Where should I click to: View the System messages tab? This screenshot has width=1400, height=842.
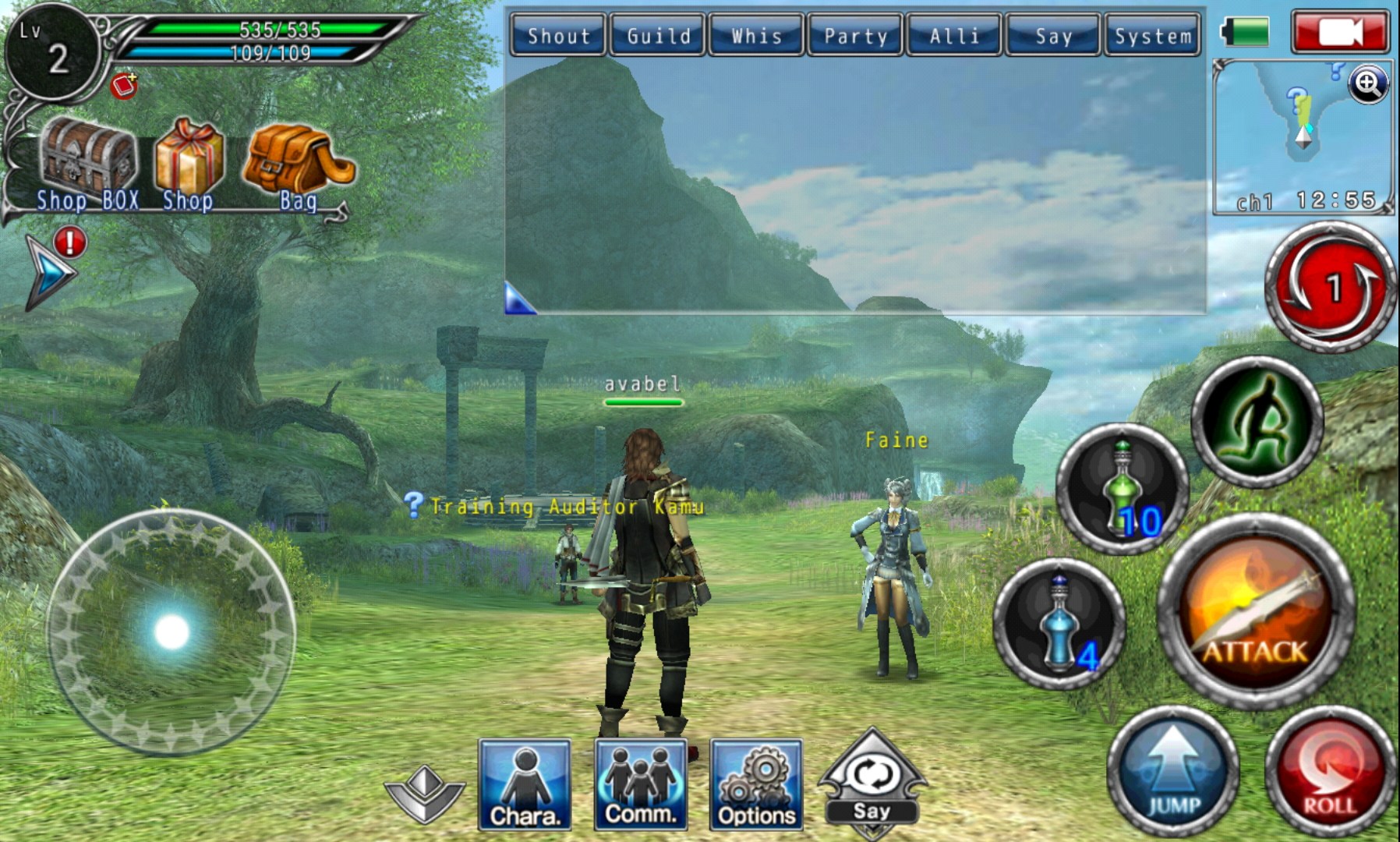click(x=1152, y=36)
